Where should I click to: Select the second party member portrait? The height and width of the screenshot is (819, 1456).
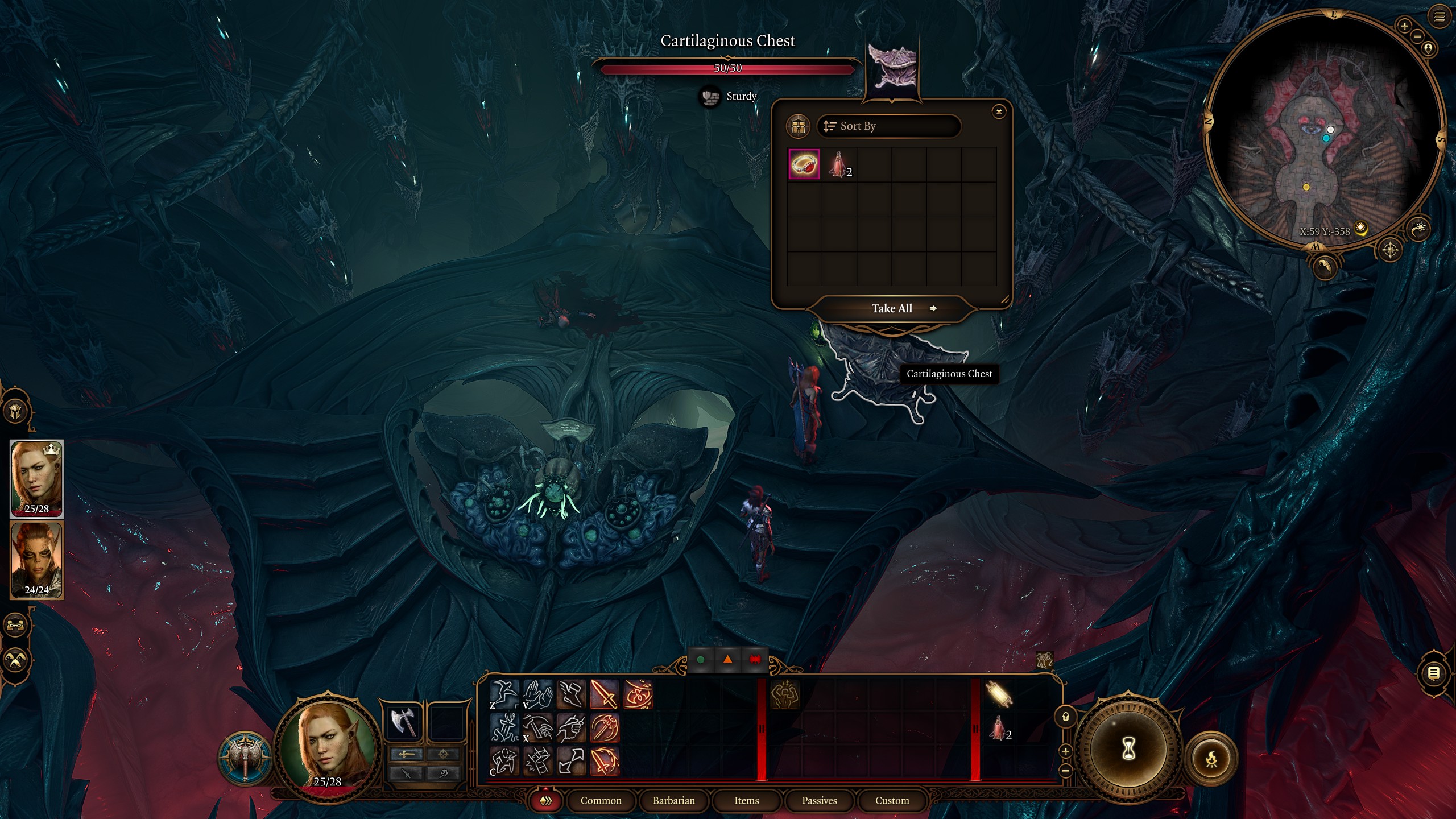coord(37,560)
